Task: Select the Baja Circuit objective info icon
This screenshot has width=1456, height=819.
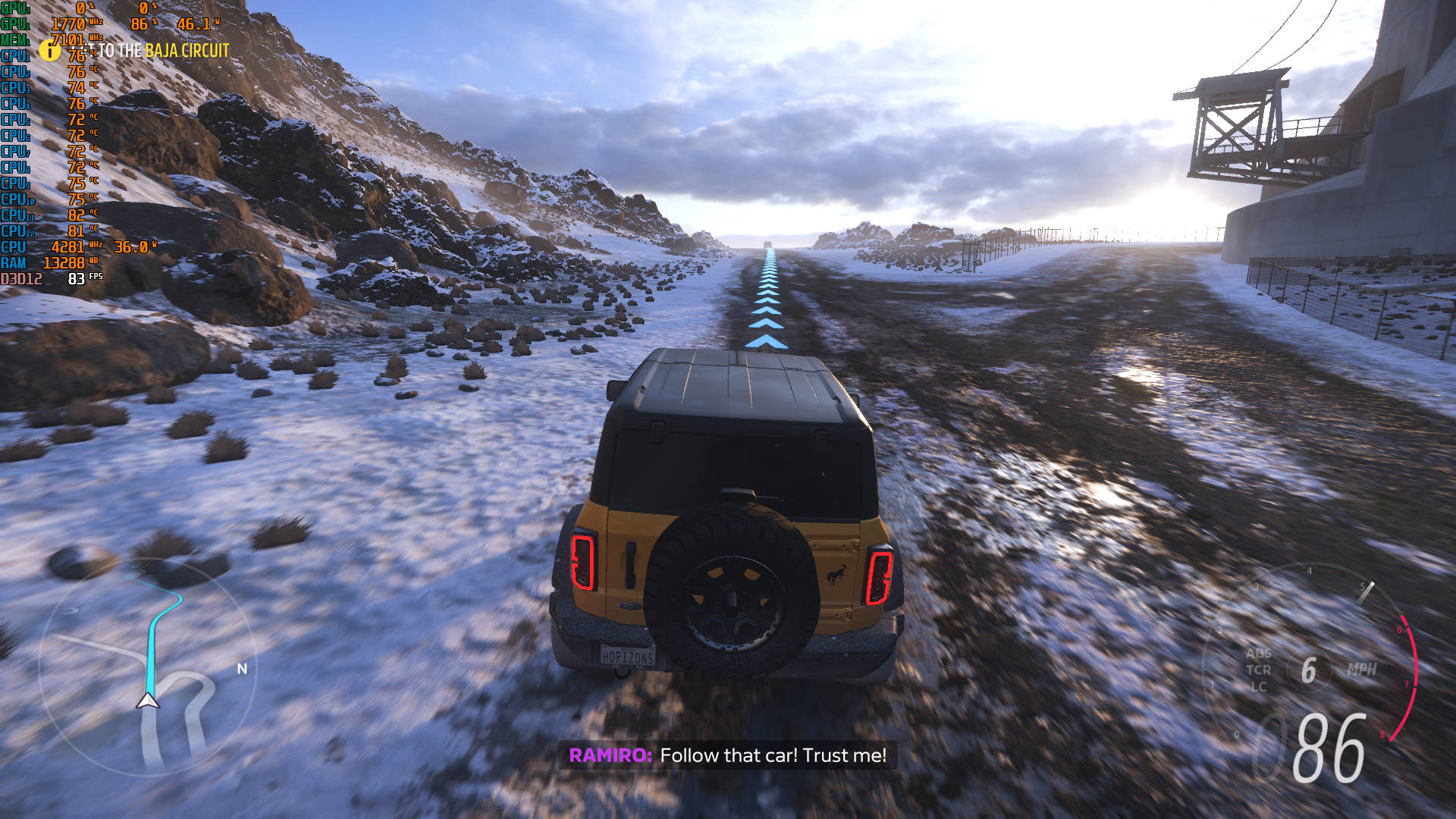Action: 49,51
